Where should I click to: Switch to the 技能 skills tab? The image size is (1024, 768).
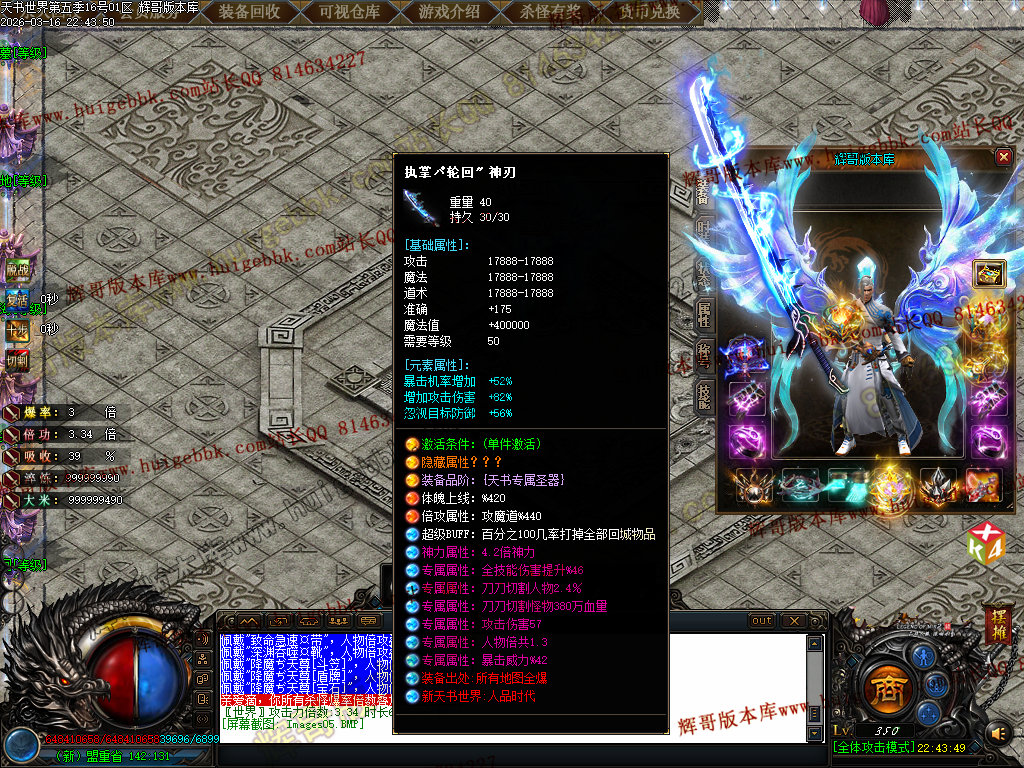(705, 393)
